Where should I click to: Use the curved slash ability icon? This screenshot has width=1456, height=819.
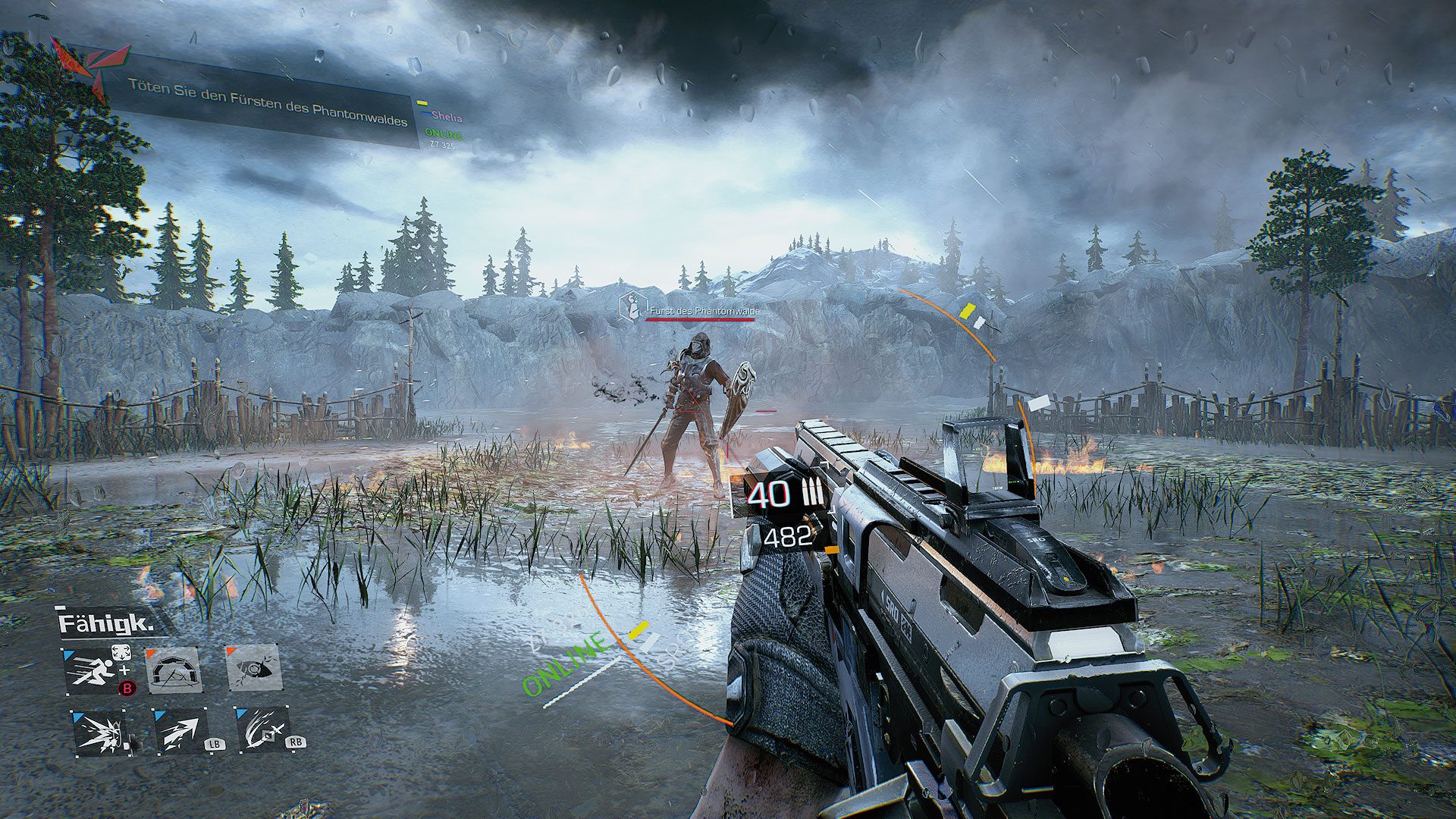click(263, 732)
